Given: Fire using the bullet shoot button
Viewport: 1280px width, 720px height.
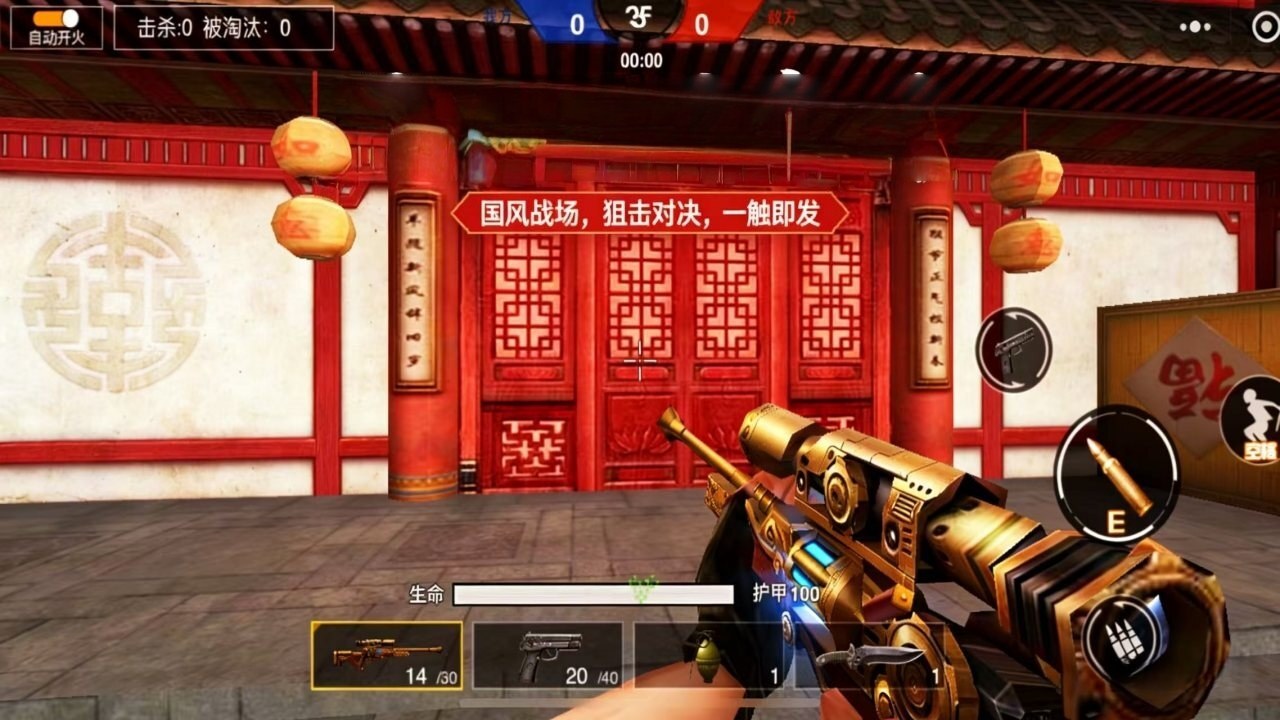Looking at the screenshot, I should coord(1117,474).
